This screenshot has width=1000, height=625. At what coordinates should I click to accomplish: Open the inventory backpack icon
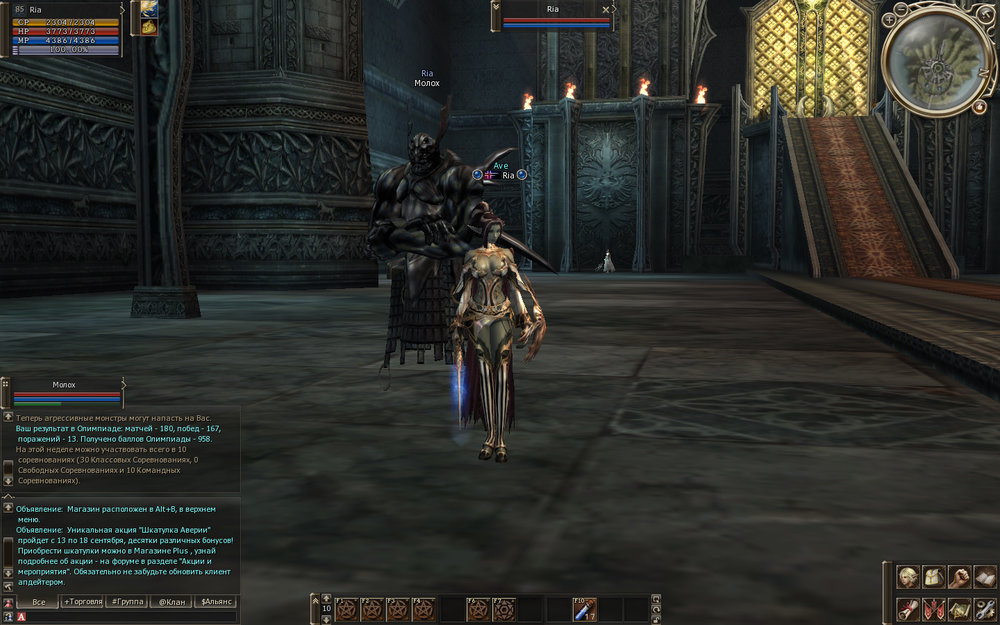coord(934,577)
